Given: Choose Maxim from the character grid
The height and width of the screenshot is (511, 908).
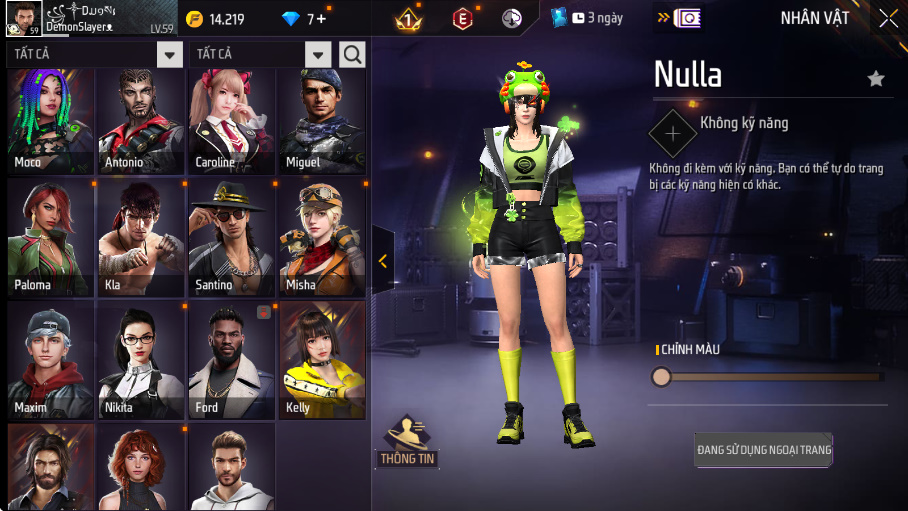Looking at the screenshot, I should pyautogui.click(x=50, y=360).
